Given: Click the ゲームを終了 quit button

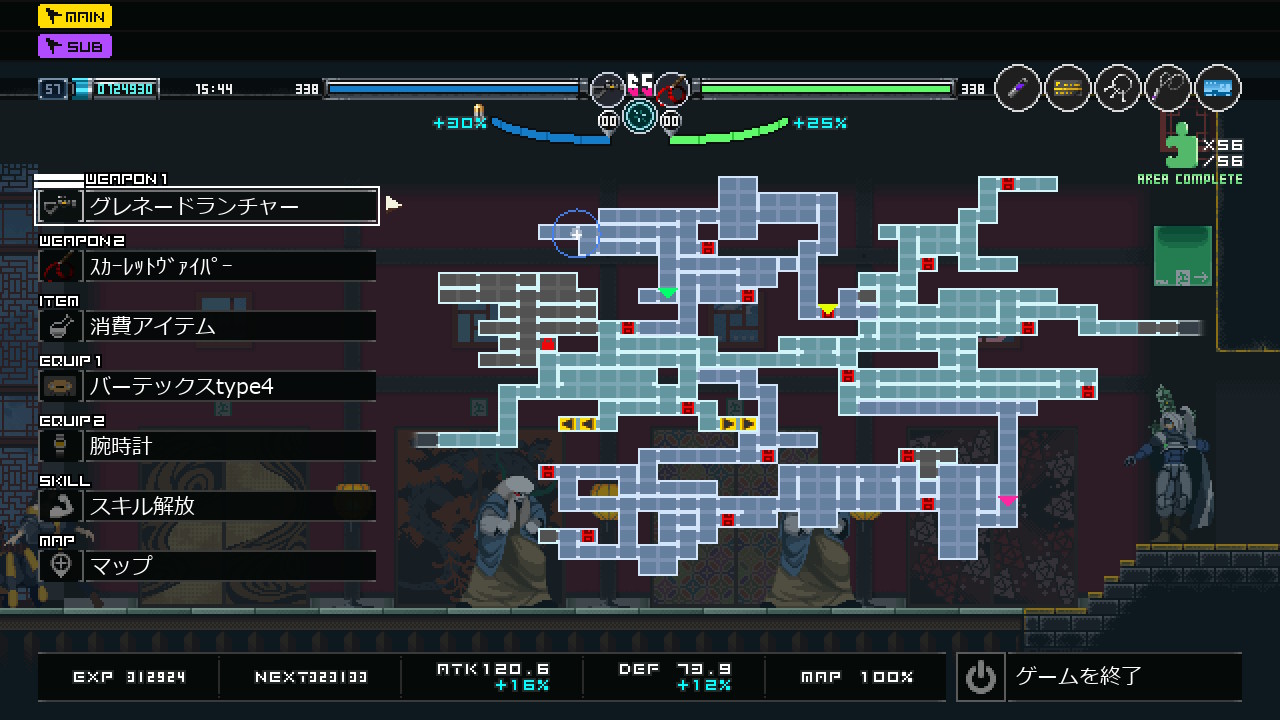Looking at the screenshot, I should [1099, 677].
